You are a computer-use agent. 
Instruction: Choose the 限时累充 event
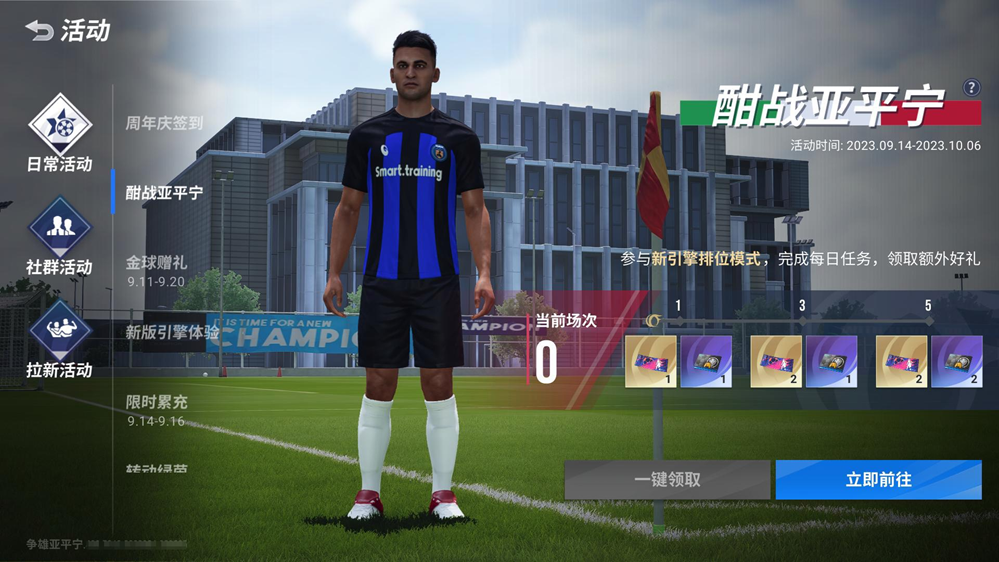tap(156, 409)
